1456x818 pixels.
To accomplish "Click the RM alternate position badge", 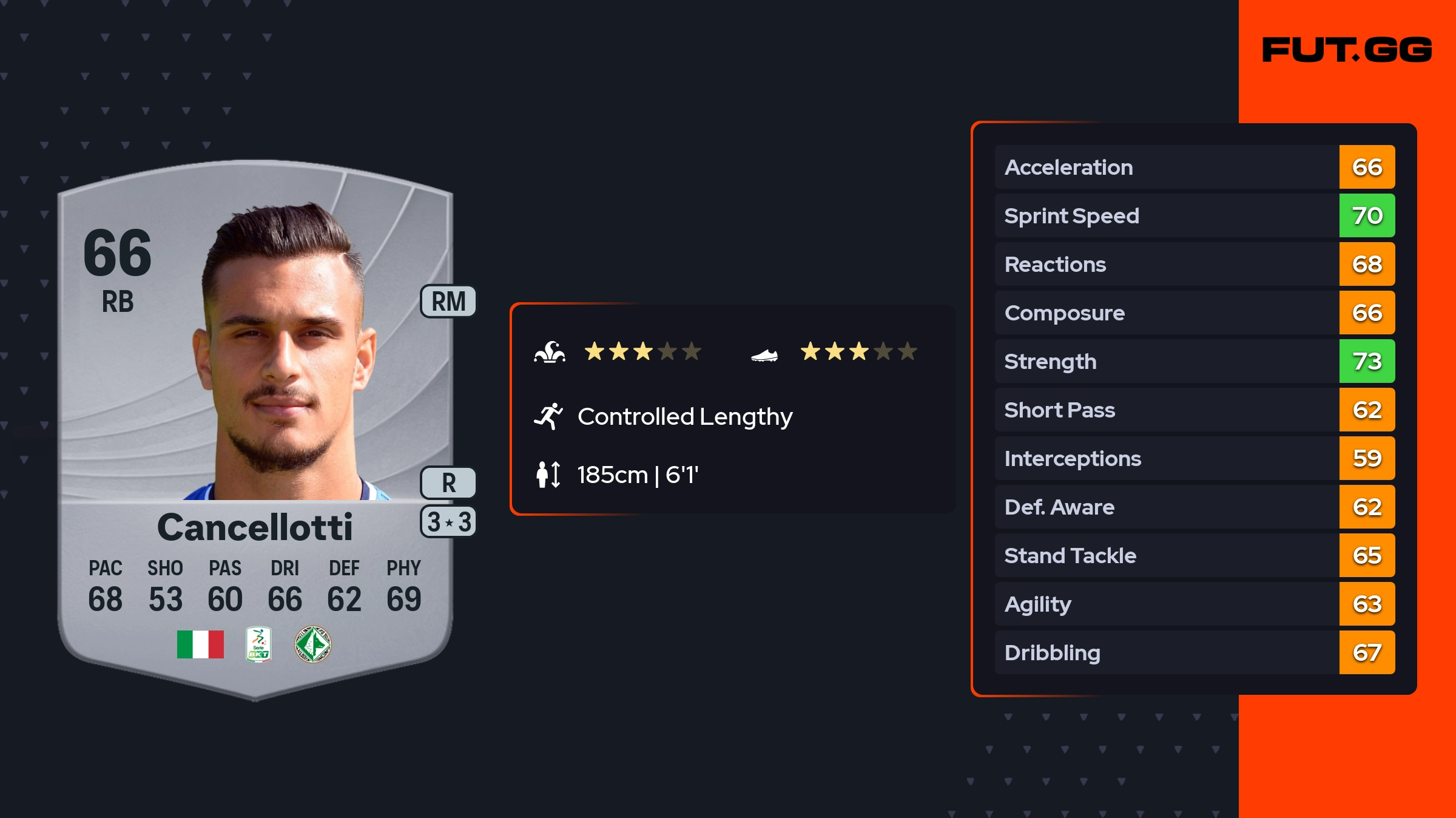I will click(x=448, y=302).
